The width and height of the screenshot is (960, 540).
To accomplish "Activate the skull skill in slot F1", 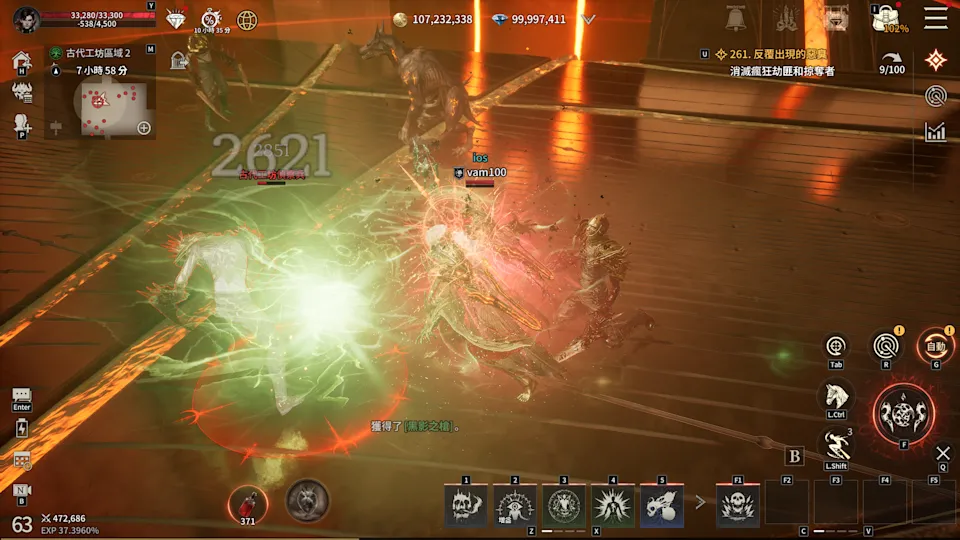I will click(x=738, y=505).
